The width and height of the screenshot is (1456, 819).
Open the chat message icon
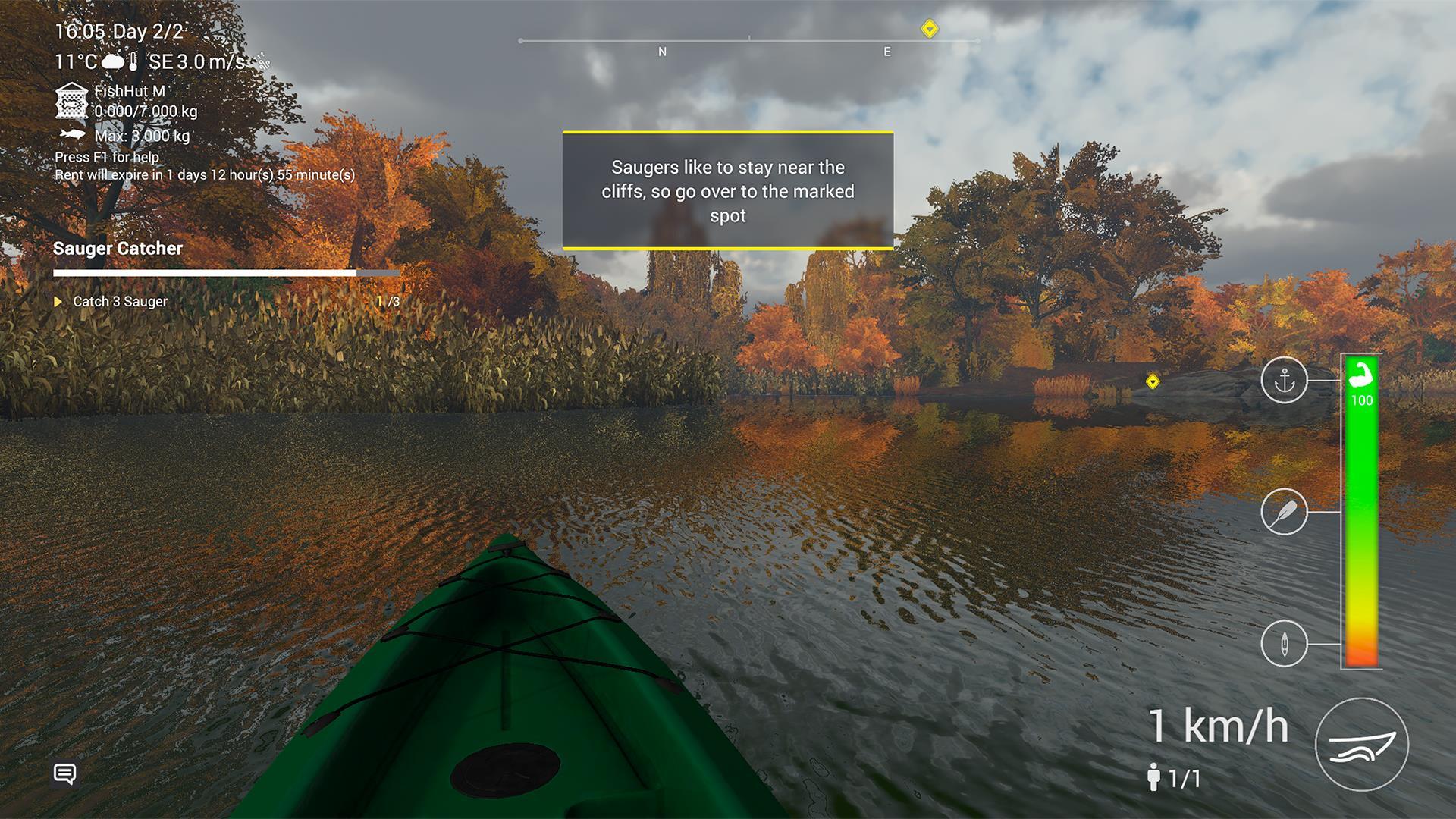(65, 773)
